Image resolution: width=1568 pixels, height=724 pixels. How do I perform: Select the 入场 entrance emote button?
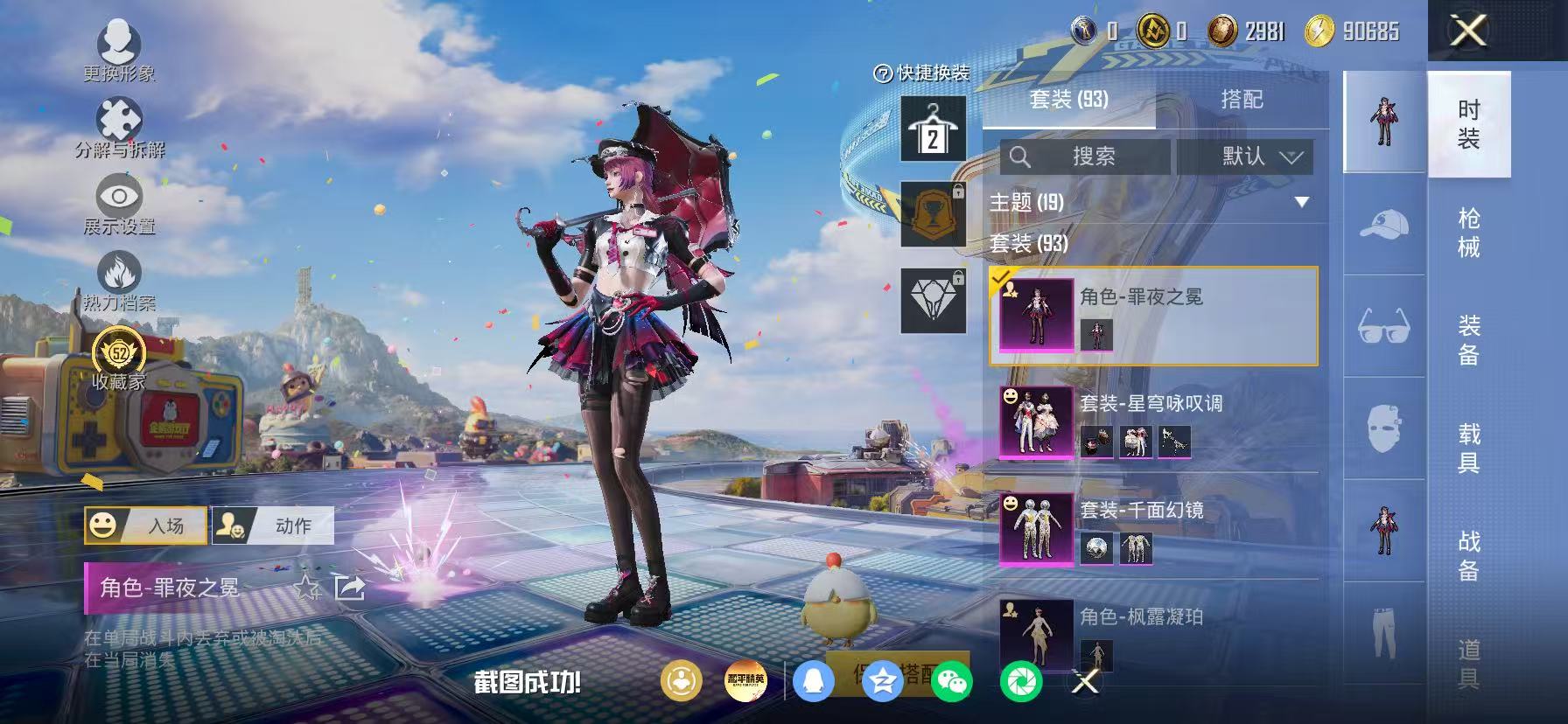pyautogui.click(x=145, y=526)
